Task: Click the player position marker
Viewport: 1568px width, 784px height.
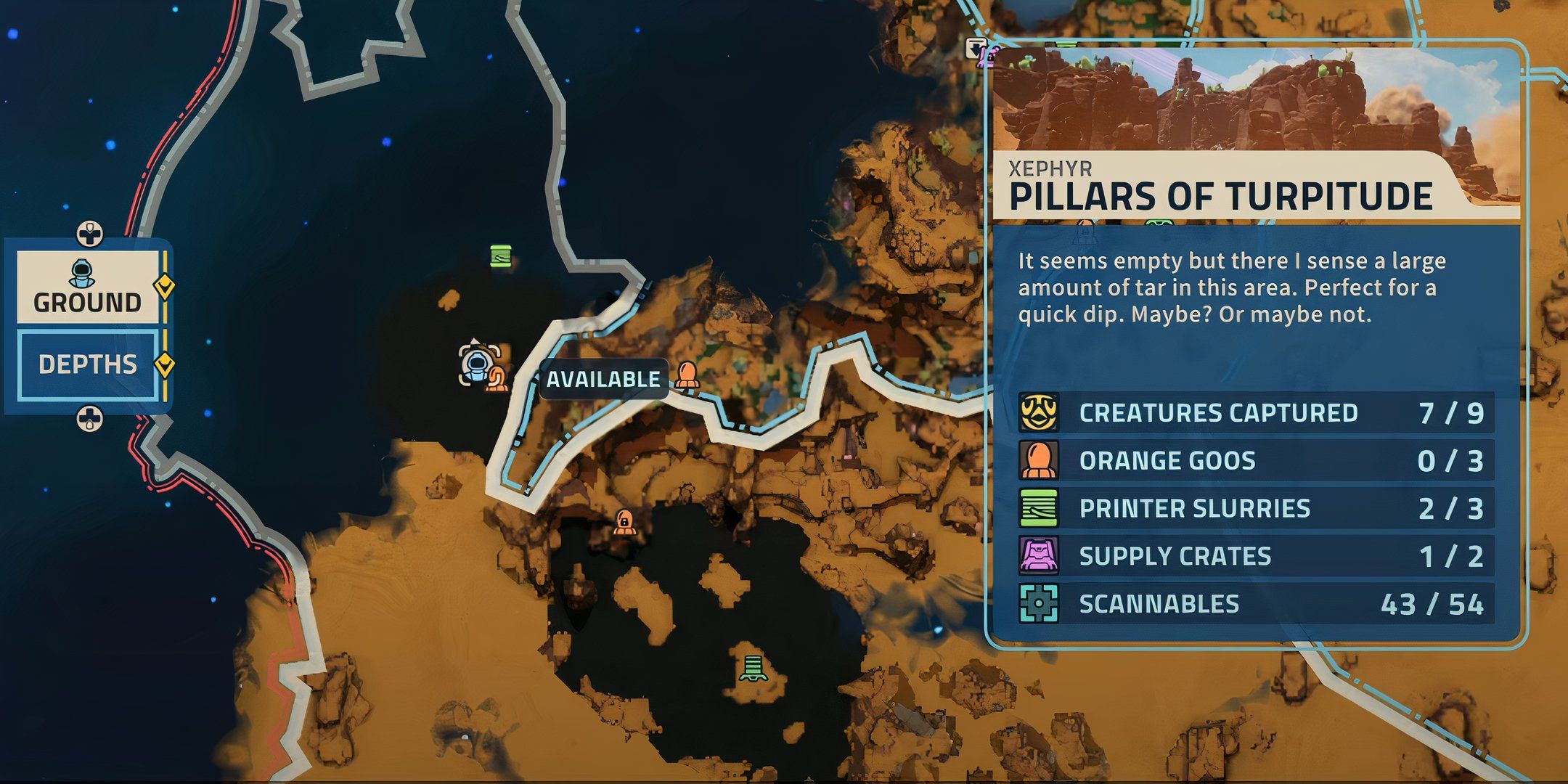Action: (475, 364)
